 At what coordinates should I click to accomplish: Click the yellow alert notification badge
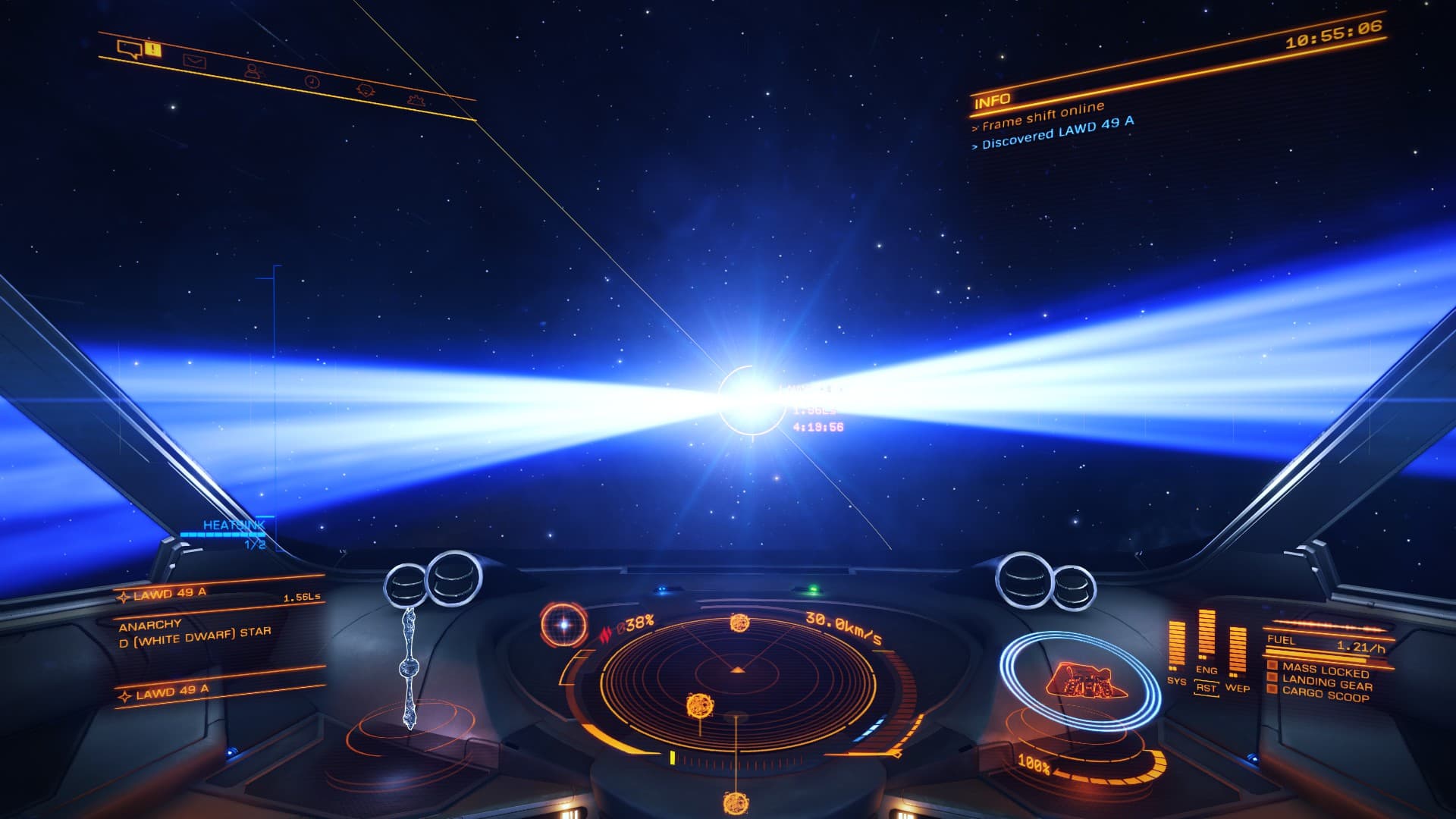153,50
